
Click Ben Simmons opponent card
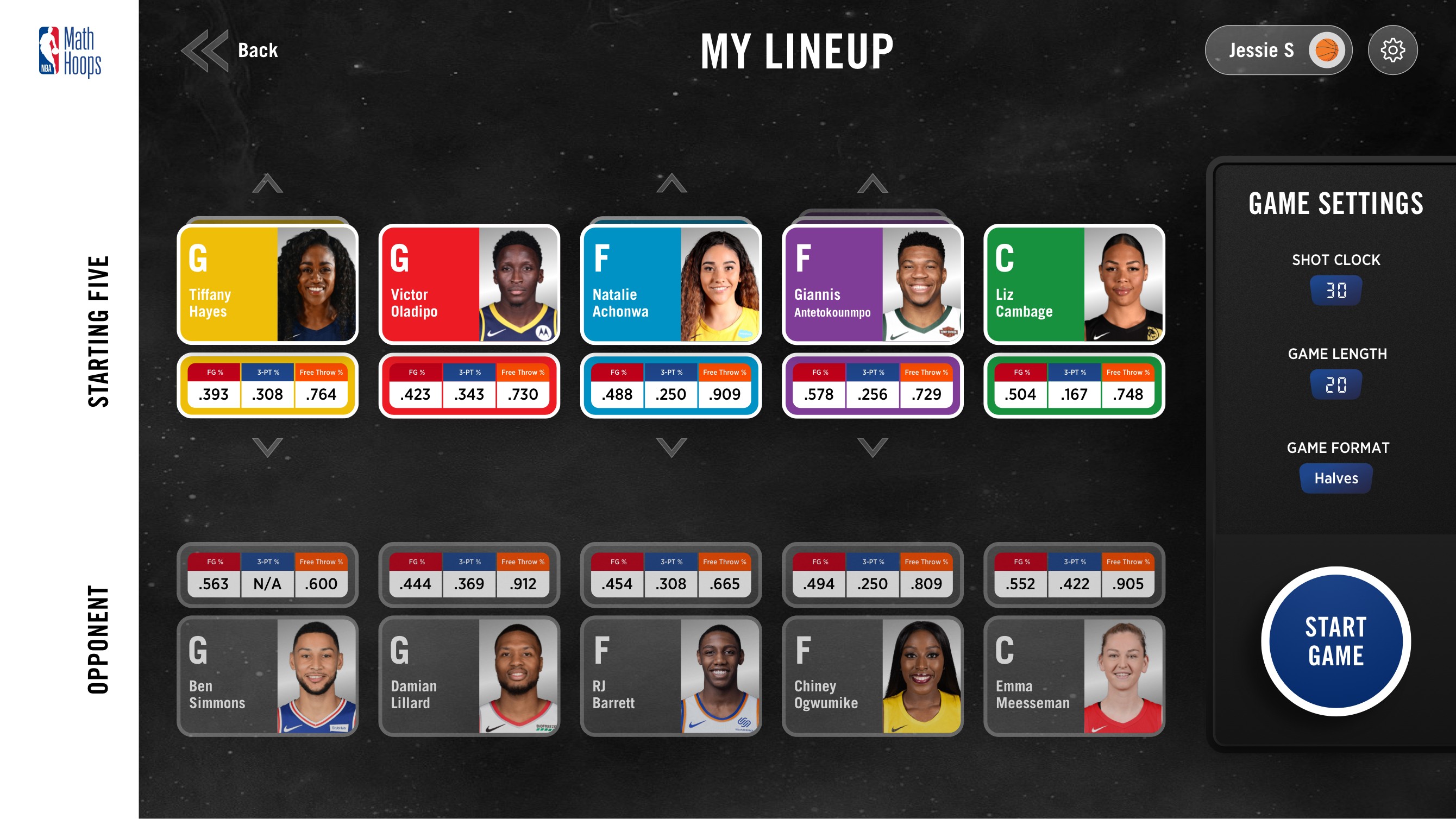pyautogui.click(x=267, y=676)
